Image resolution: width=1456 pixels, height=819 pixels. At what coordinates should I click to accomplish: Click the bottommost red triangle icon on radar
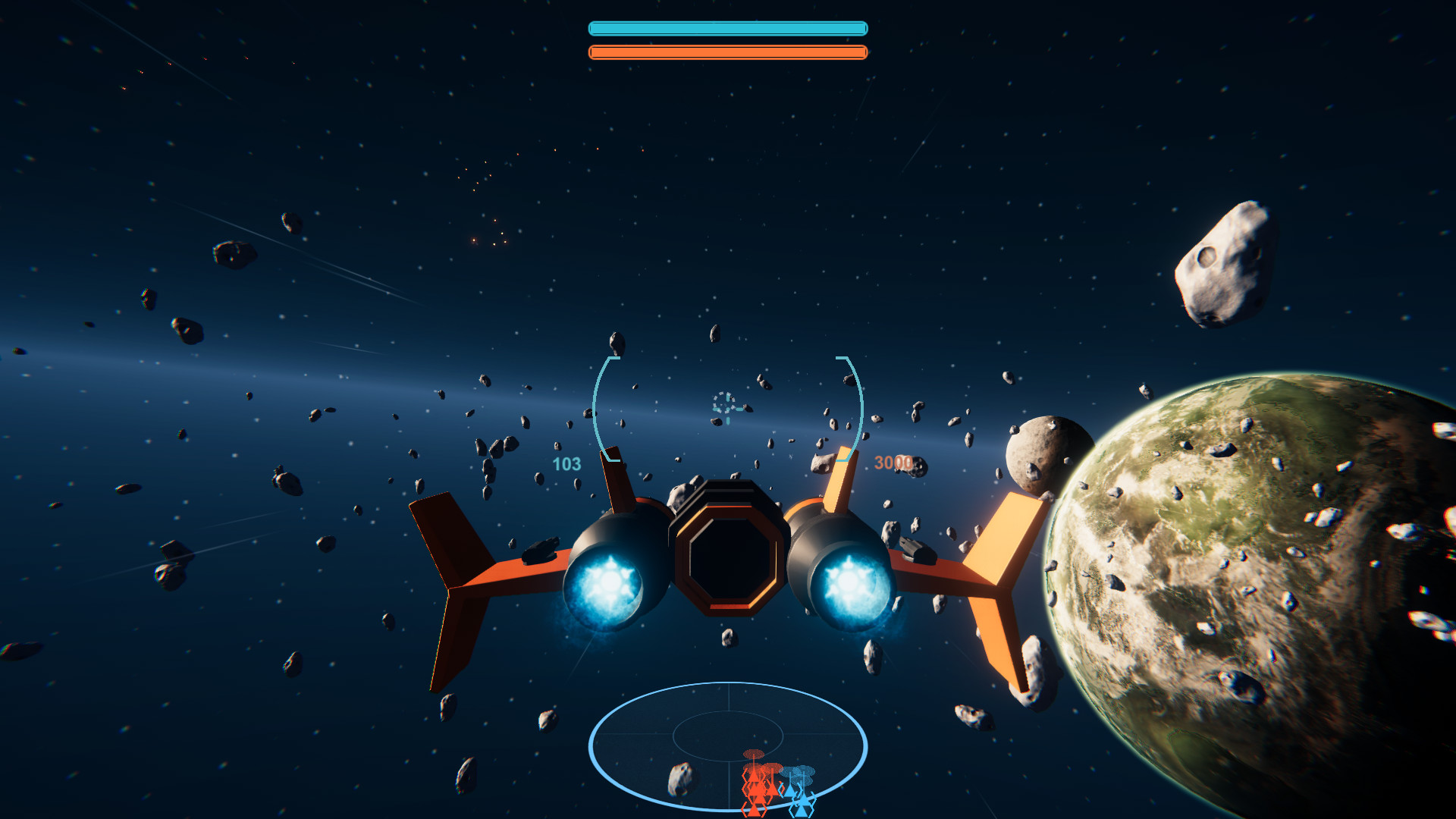pyautogui.click(x=754, y=811)
